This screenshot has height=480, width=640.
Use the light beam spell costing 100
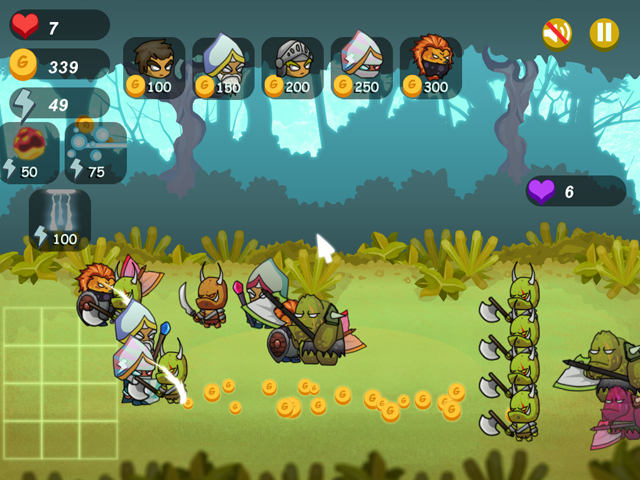tap(60, 217)
